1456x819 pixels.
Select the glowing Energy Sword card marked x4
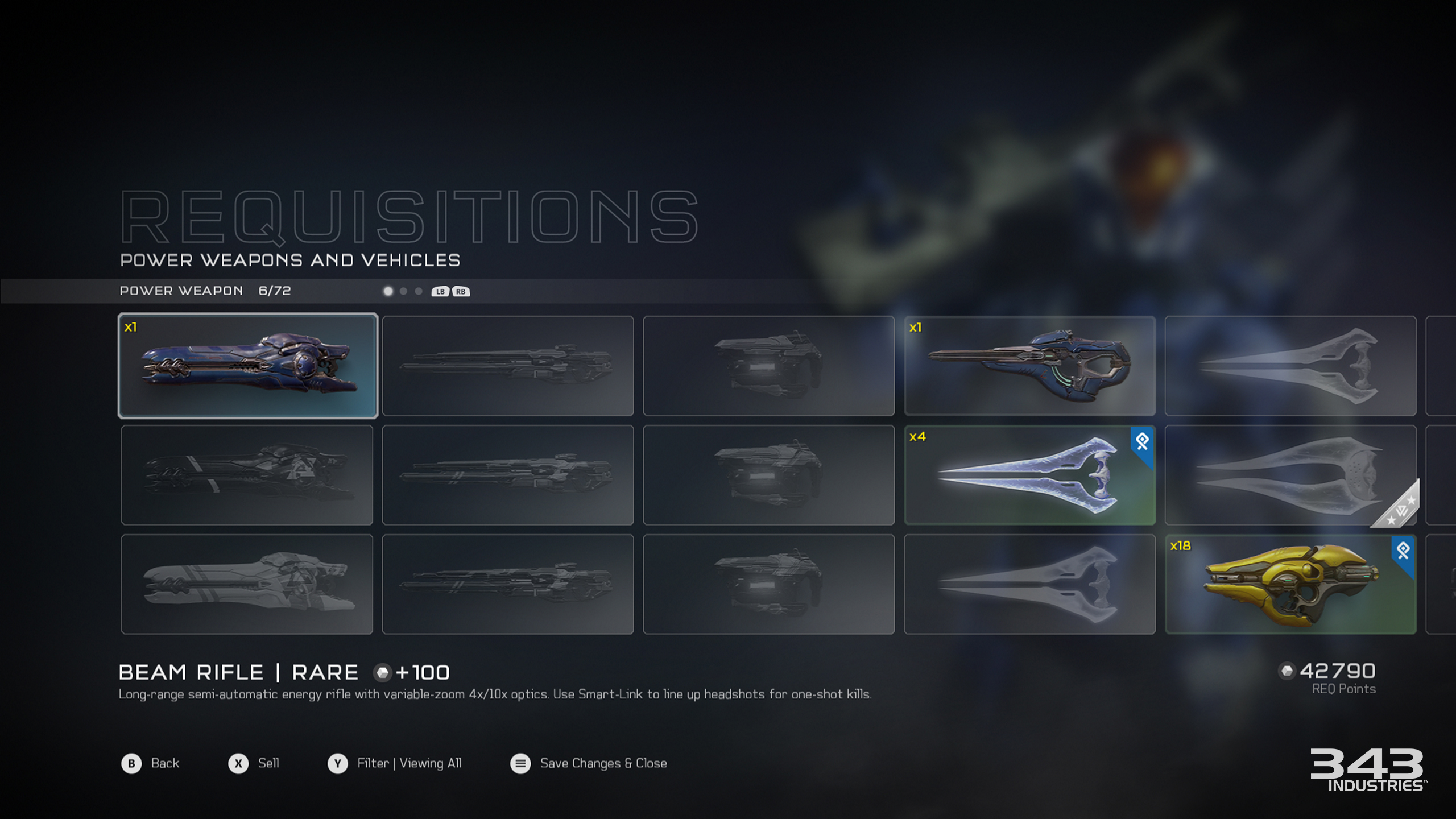(1029, 475)
